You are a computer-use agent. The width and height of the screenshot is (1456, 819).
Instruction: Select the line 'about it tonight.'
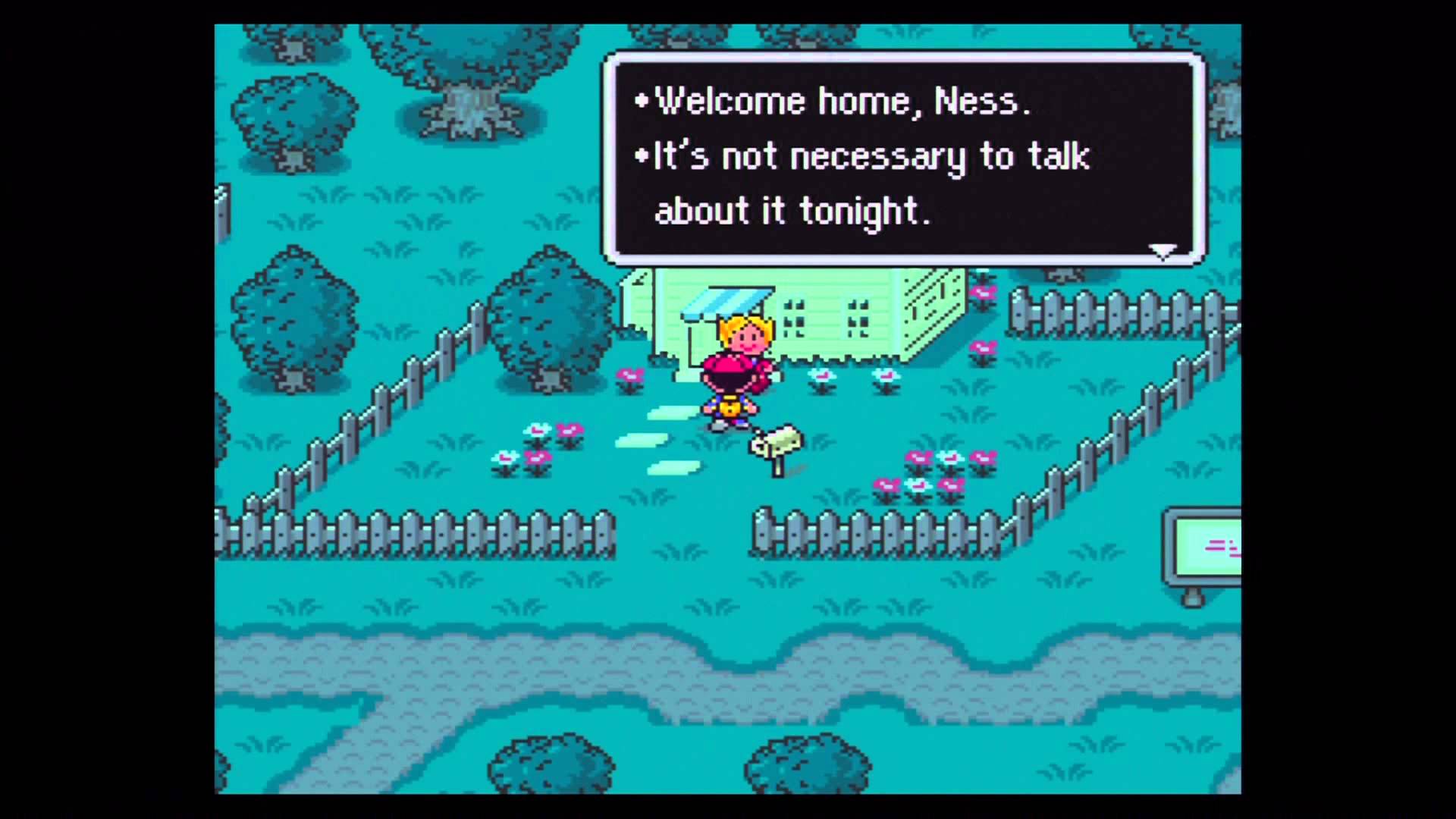[792, 212]
